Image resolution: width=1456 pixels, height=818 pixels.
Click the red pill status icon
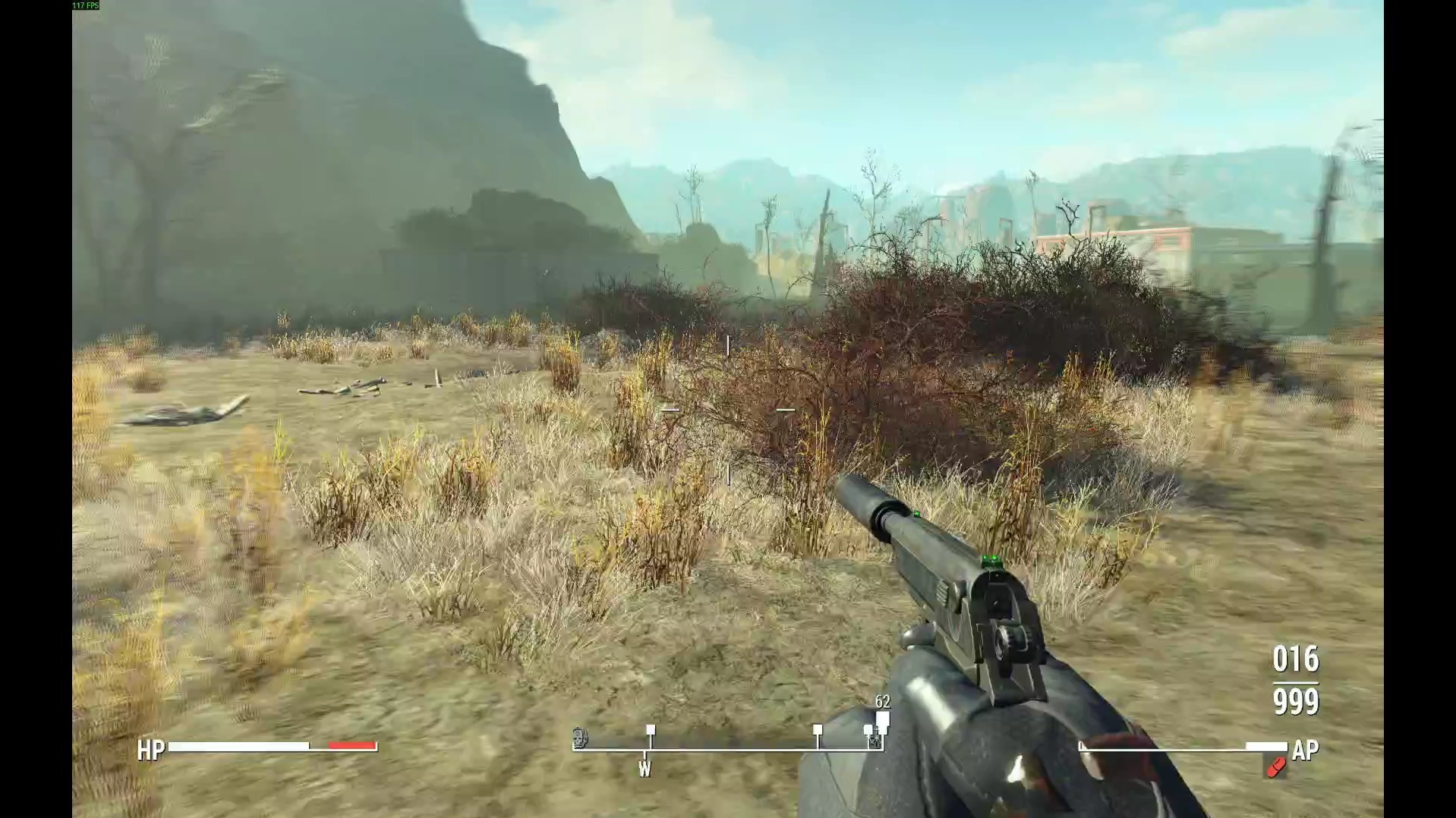tap(1275, 768)
